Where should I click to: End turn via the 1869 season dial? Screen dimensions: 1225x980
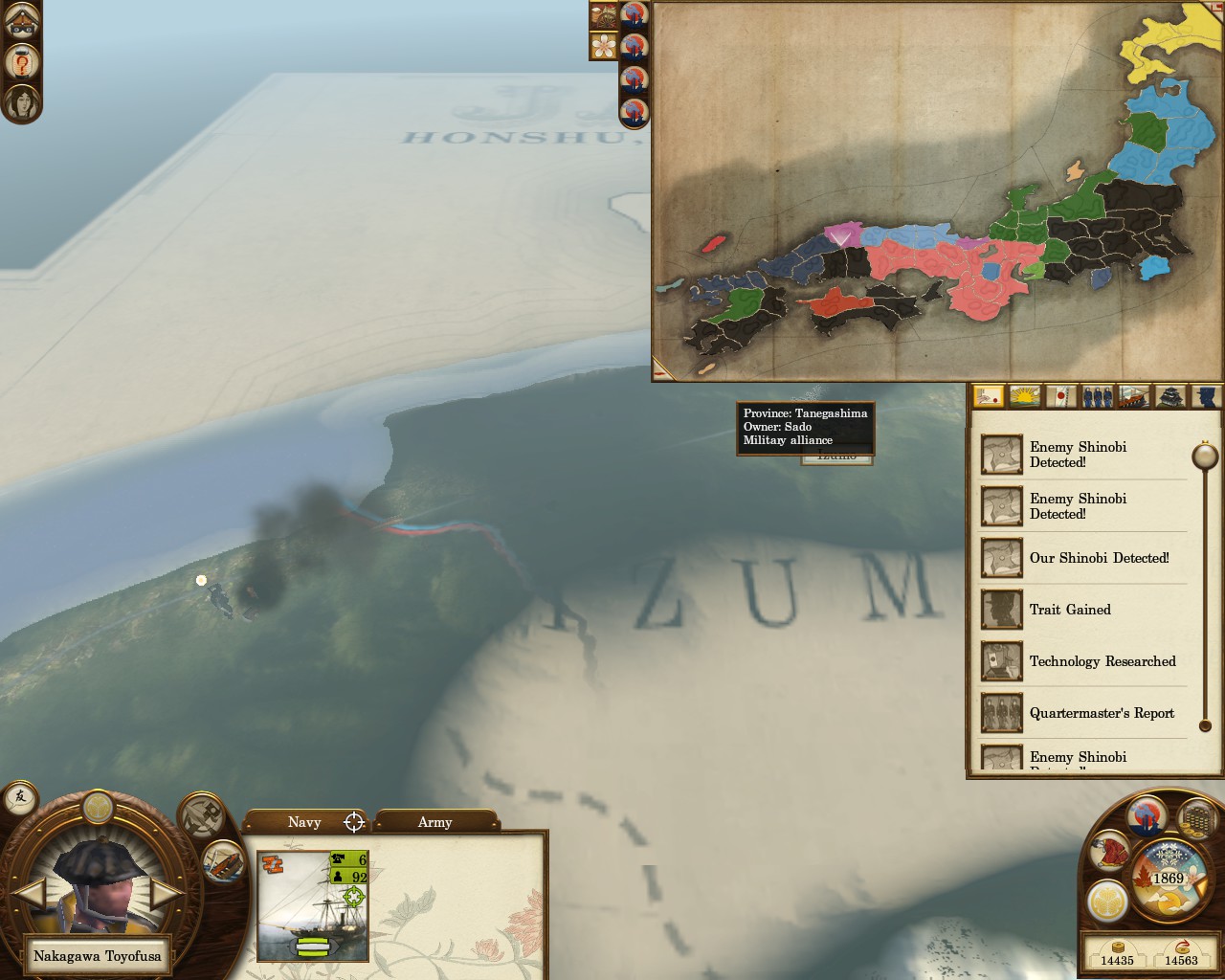pos(1169,878)
